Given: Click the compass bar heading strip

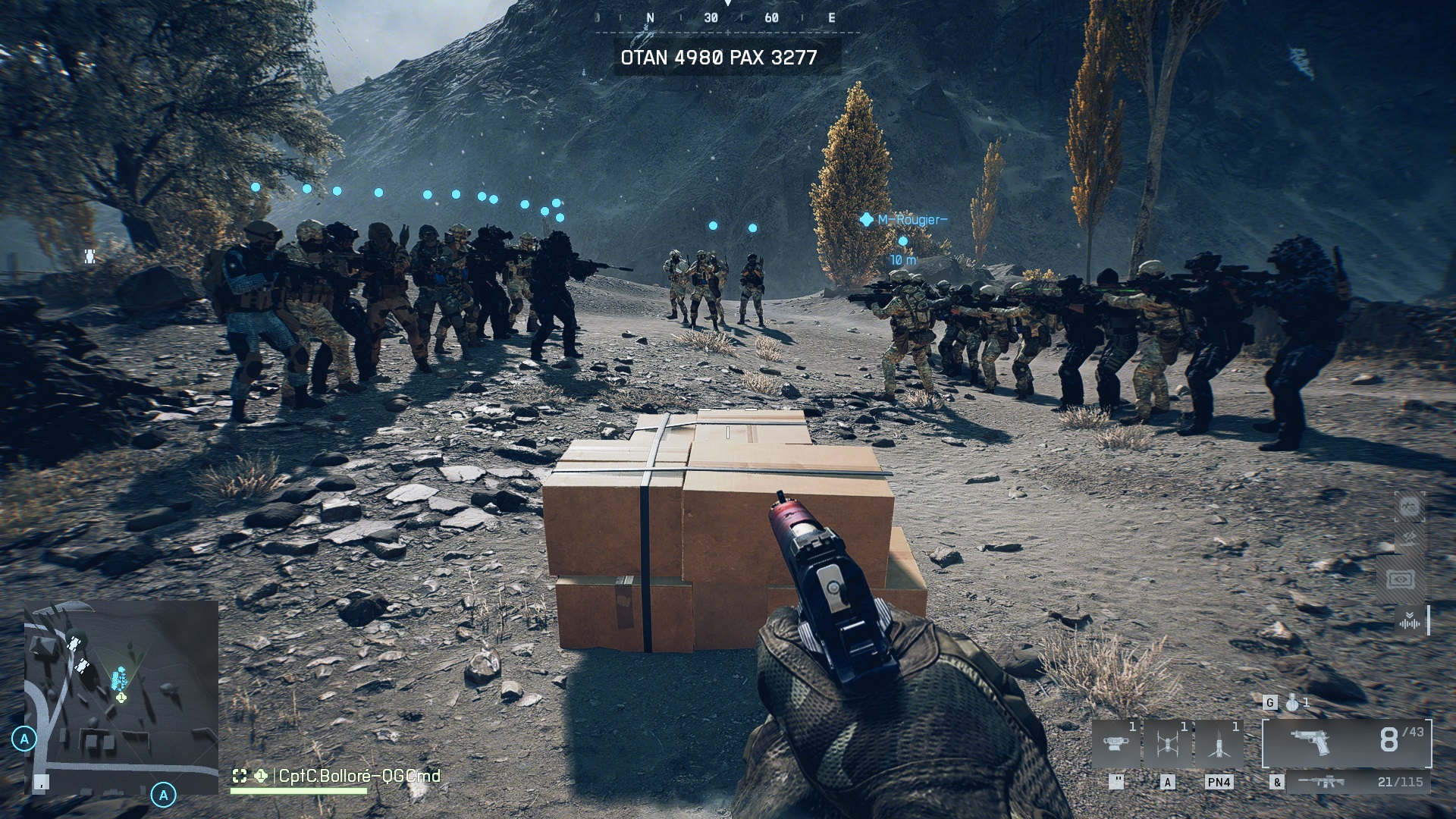Looking at the screenshot, I should coord(727,18).
